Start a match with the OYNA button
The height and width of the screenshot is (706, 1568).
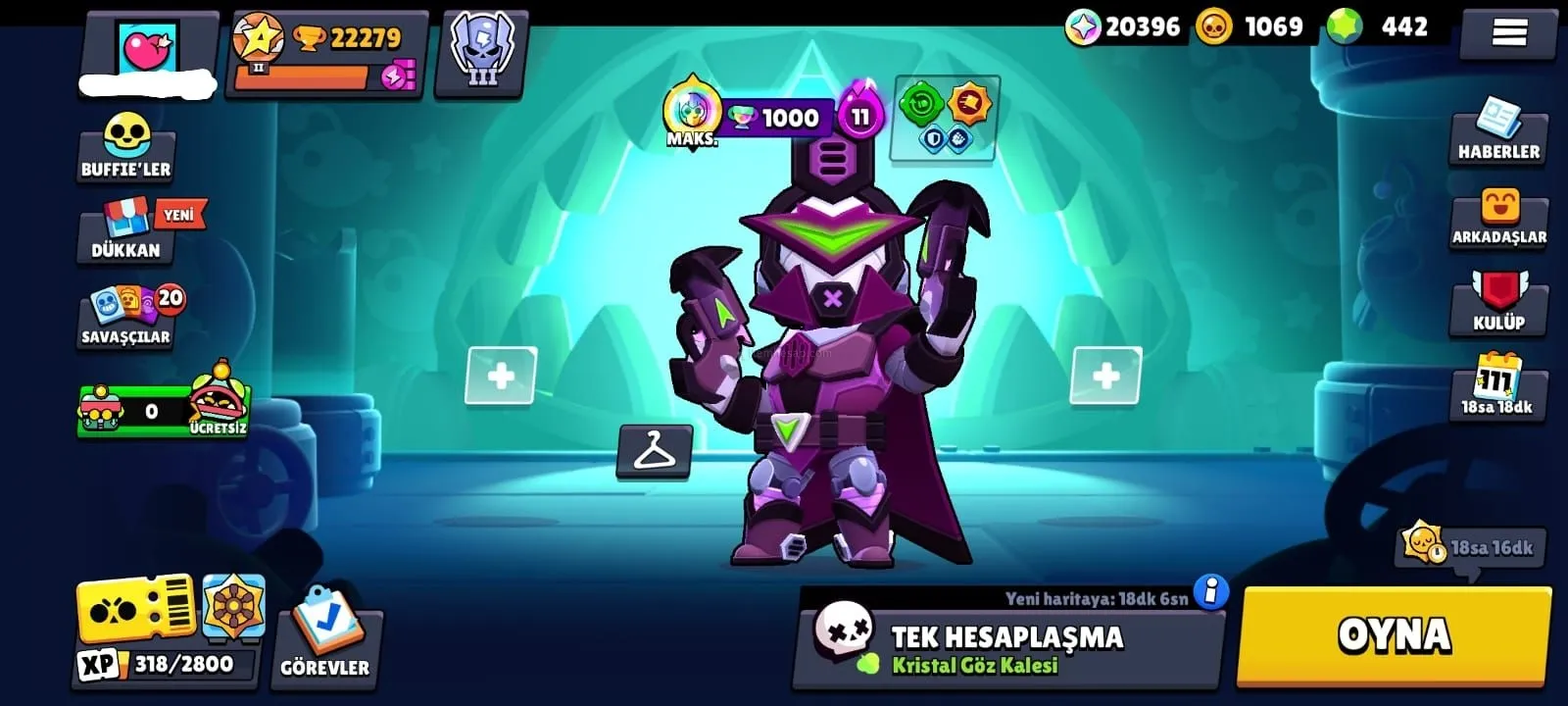pos(1394,635)
